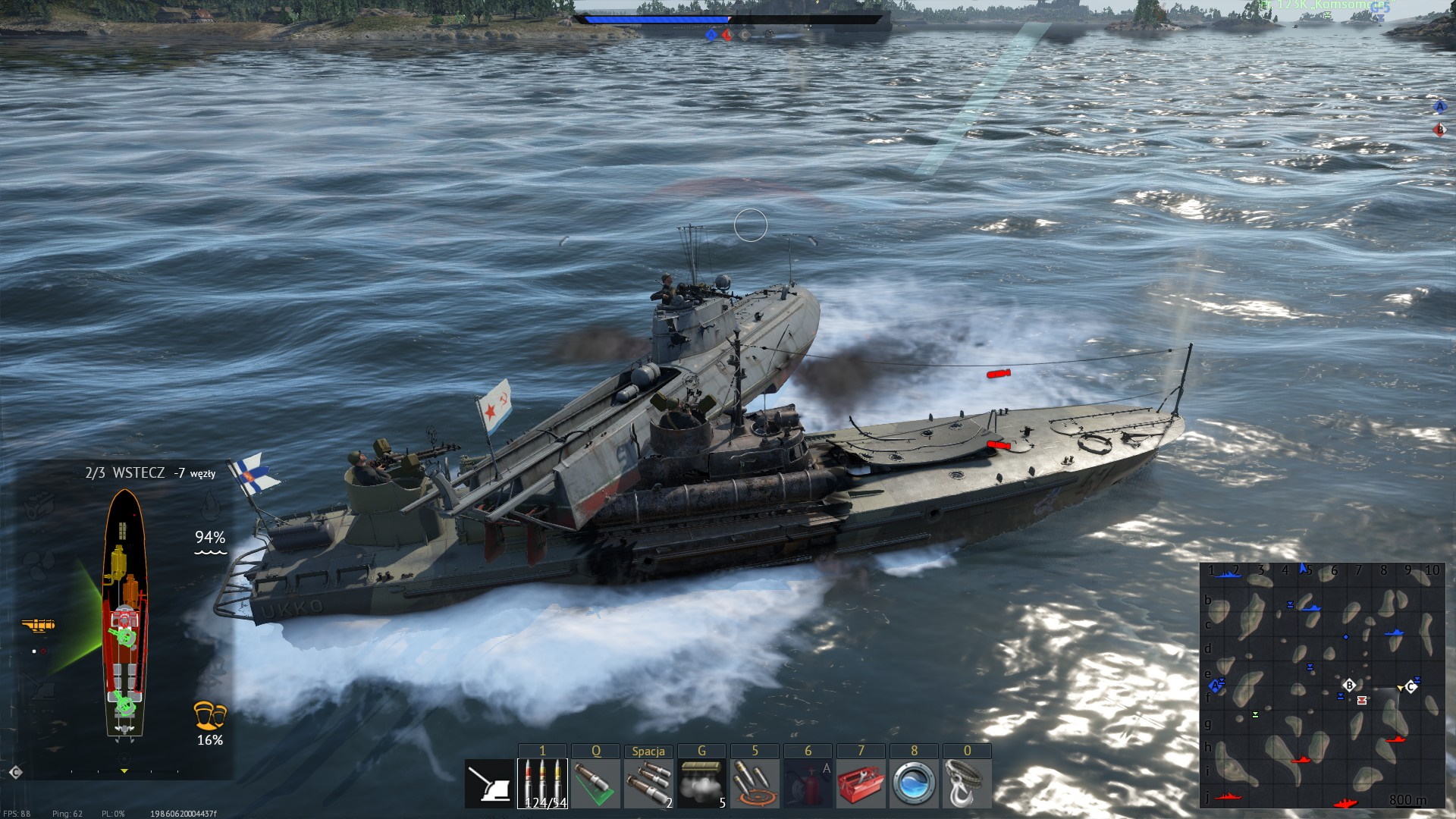Open the tactical minimap
The height and width of the screenshot is (819, 1456).
(x=1322, y=686)
